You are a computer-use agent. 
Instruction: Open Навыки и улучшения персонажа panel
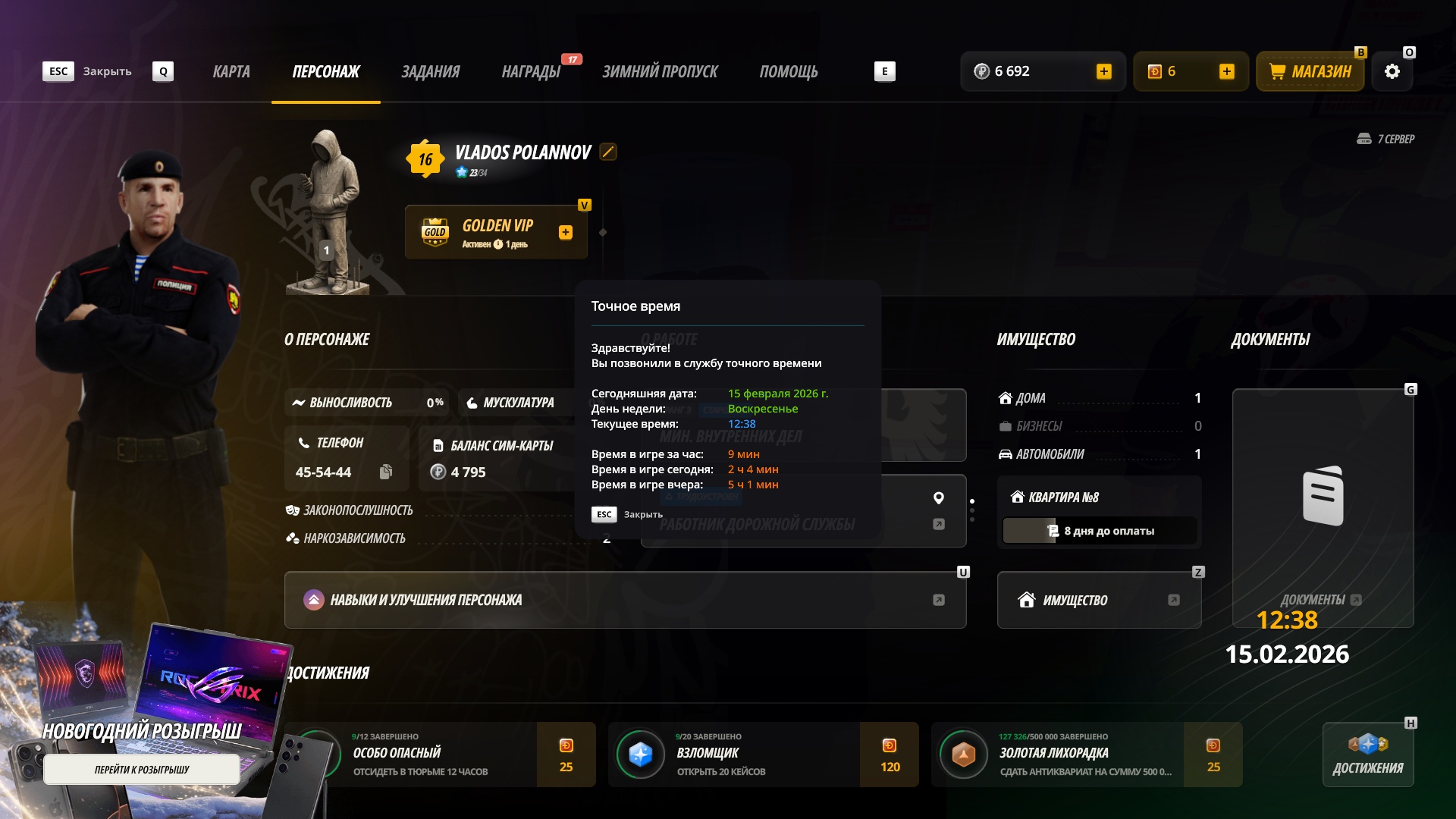pos(625,600)
